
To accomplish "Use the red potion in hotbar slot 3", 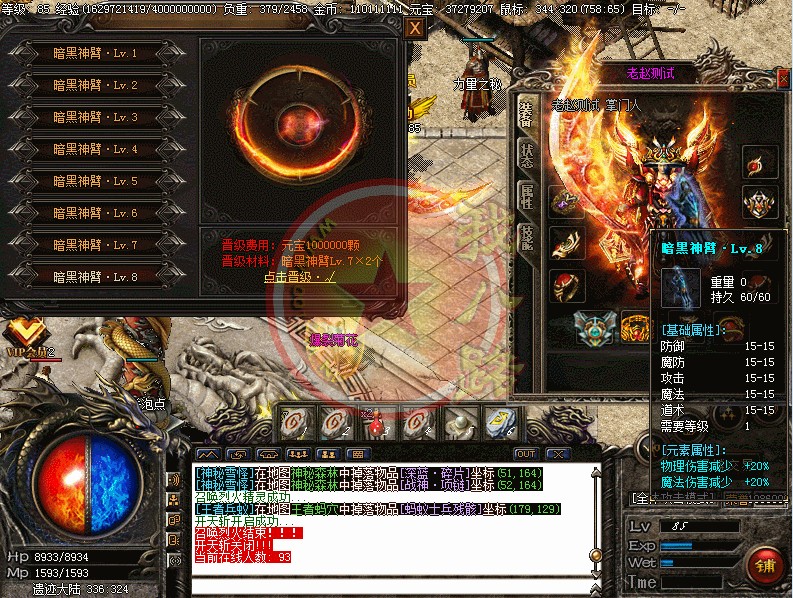I will point(377,424).
